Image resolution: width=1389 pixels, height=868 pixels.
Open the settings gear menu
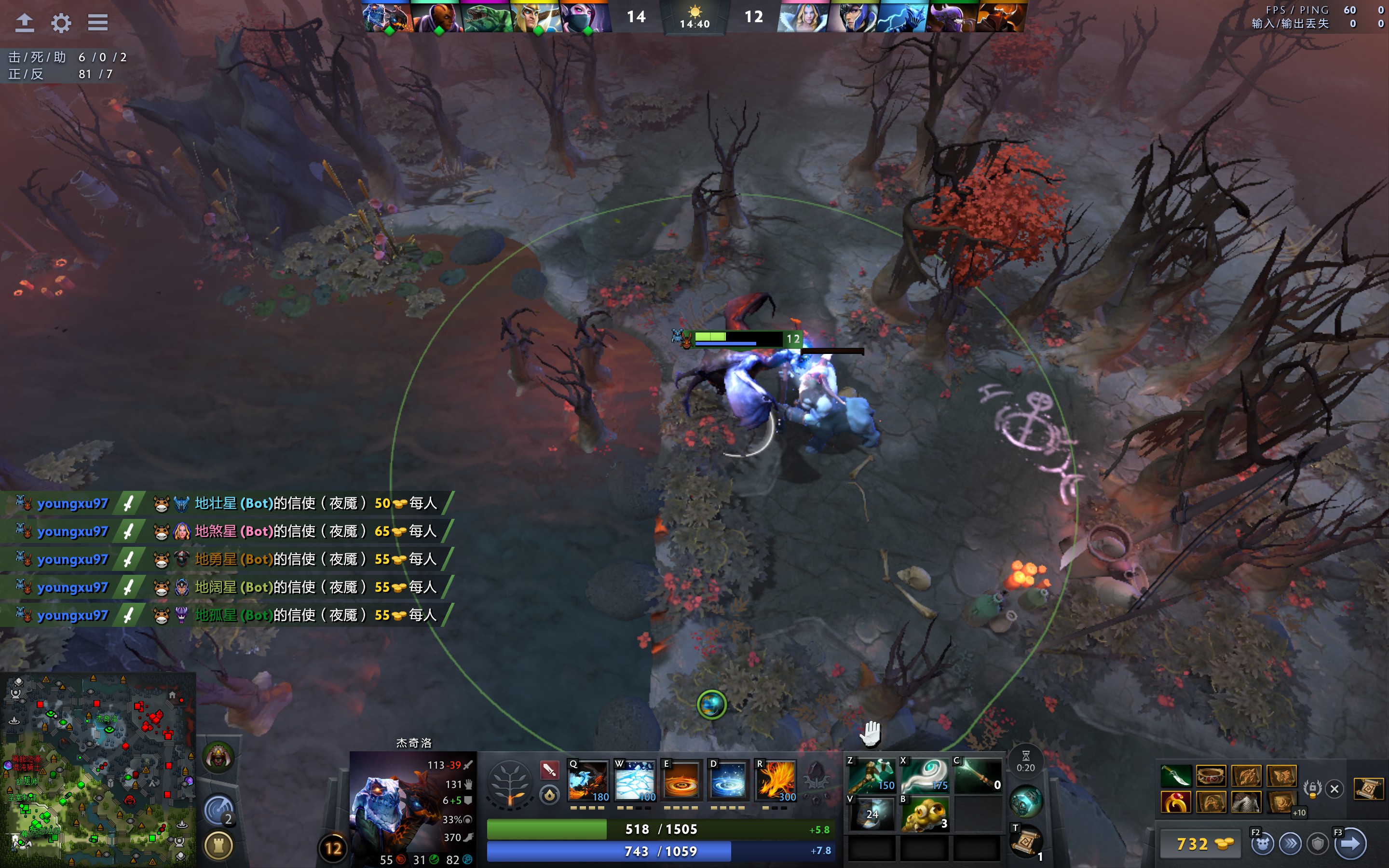pos(61,23)
